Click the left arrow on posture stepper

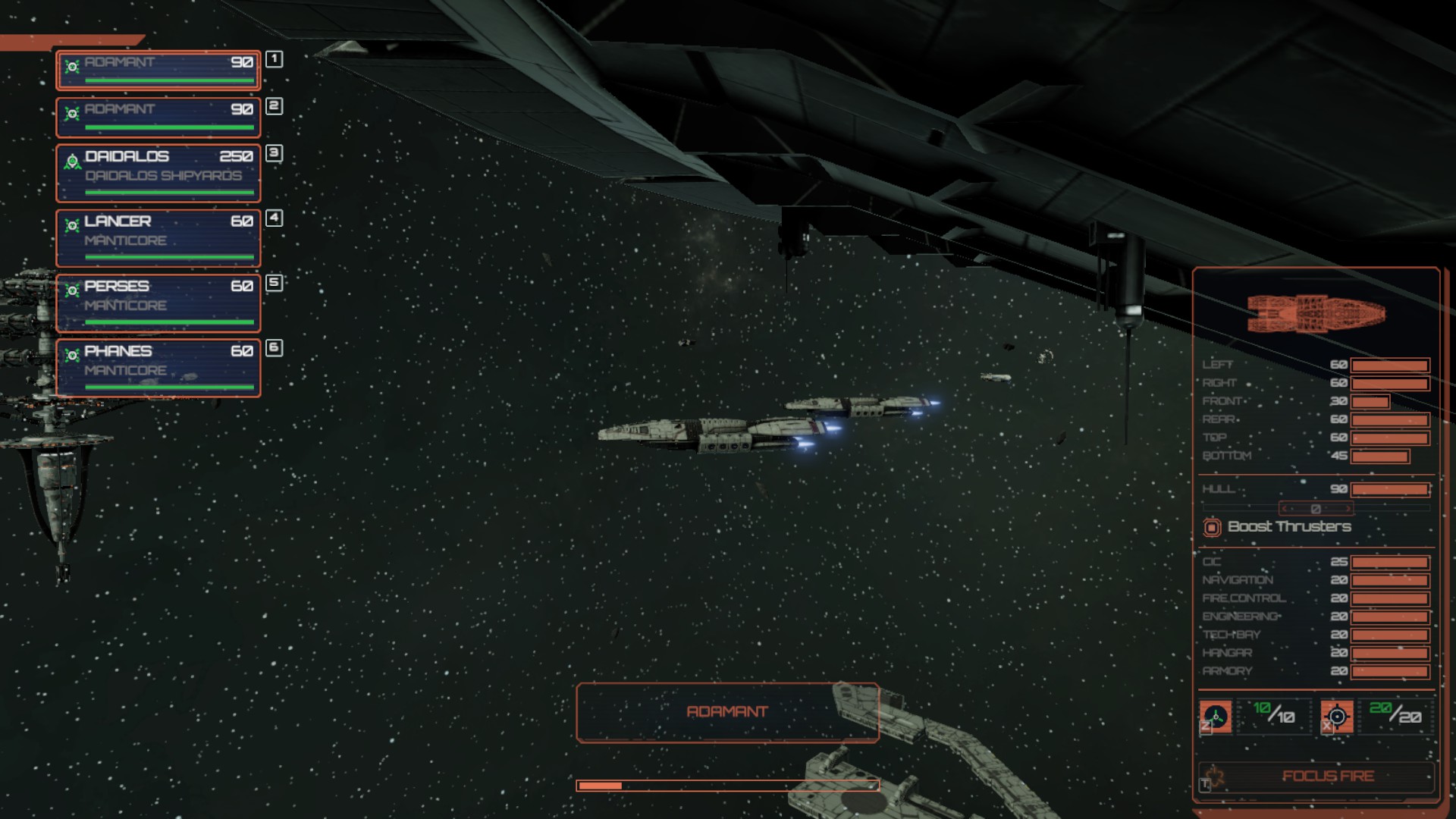[1285, 509]
